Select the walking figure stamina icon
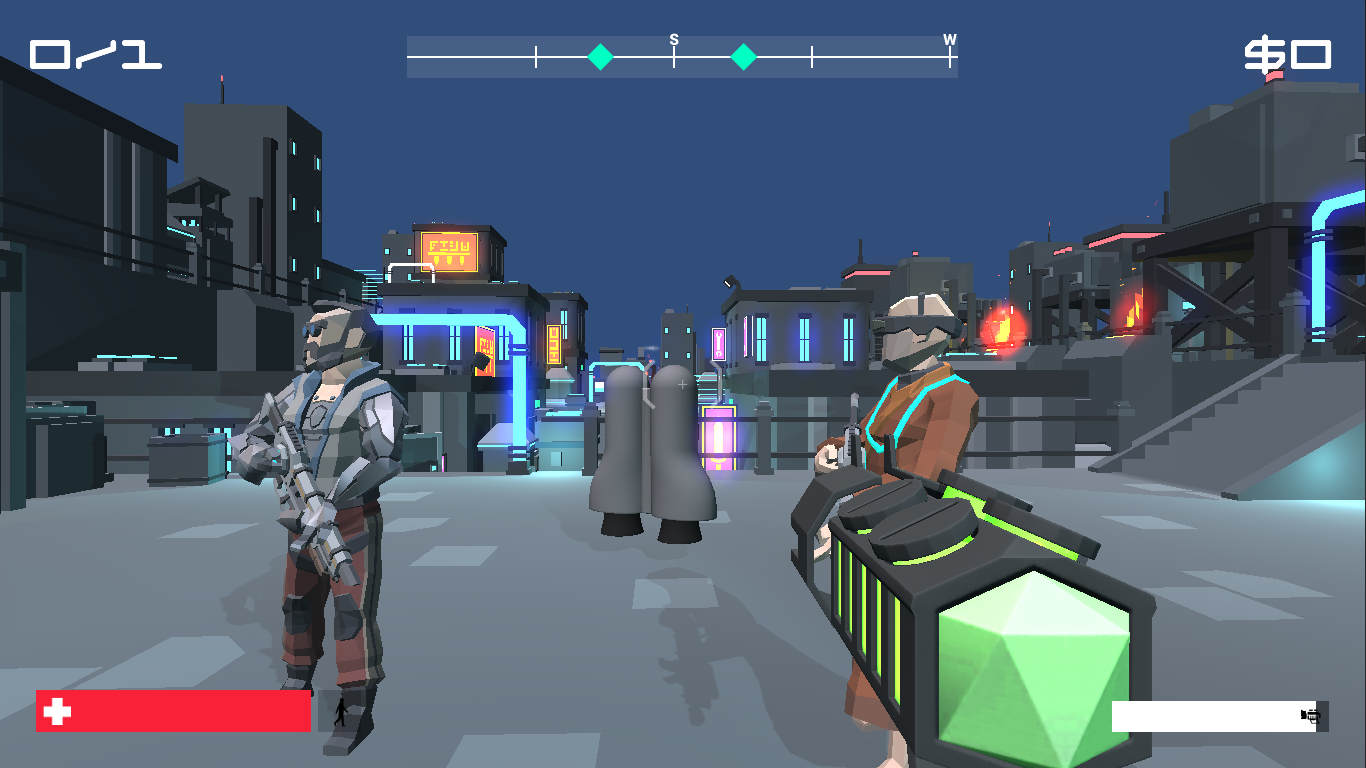Image resolution: width=1366 pixels, height=768 pixels. 341,712
